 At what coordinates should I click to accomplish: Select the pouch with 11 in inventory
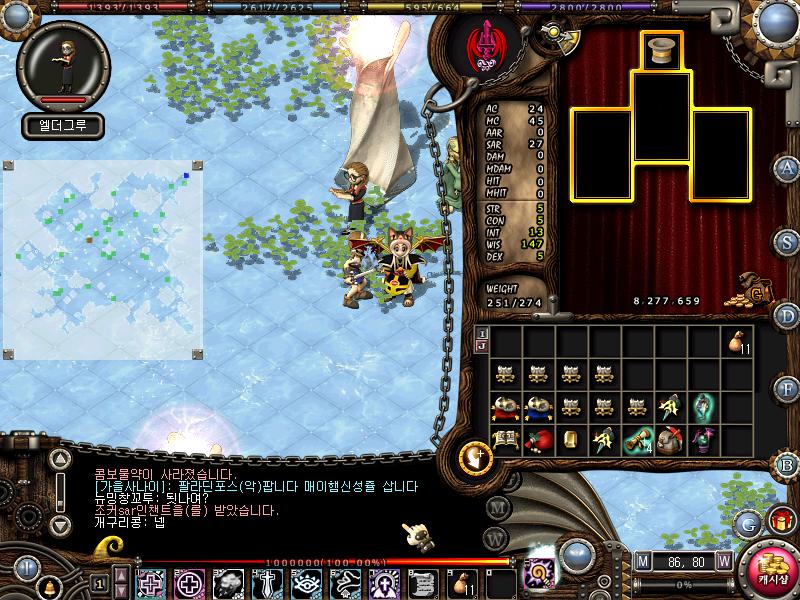click(x=738, y=341)
